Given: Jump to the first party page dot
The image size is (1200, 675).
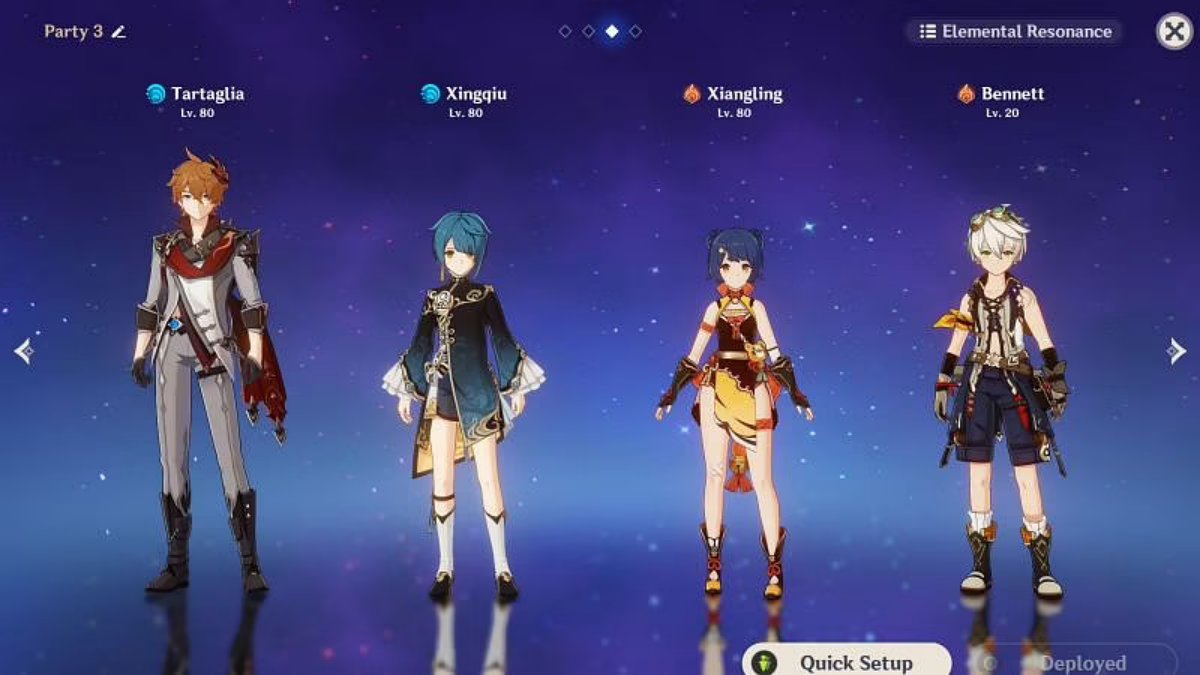Looking at the screenshot, I should click(565, 32).
